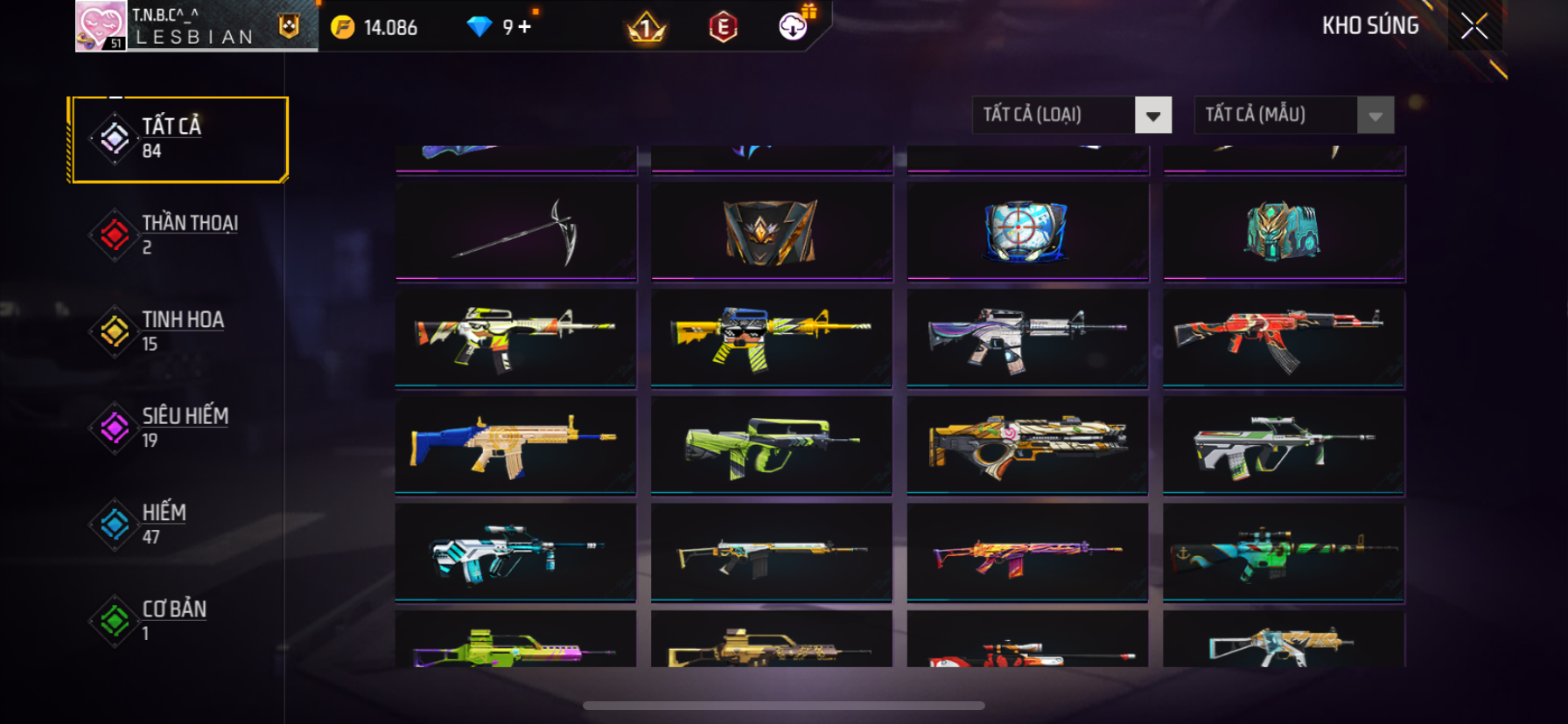This screenshot has width=1568, height=724.
Task: Switch to the Thần Thoại rarity tab
Action: (x=179, y=234)
